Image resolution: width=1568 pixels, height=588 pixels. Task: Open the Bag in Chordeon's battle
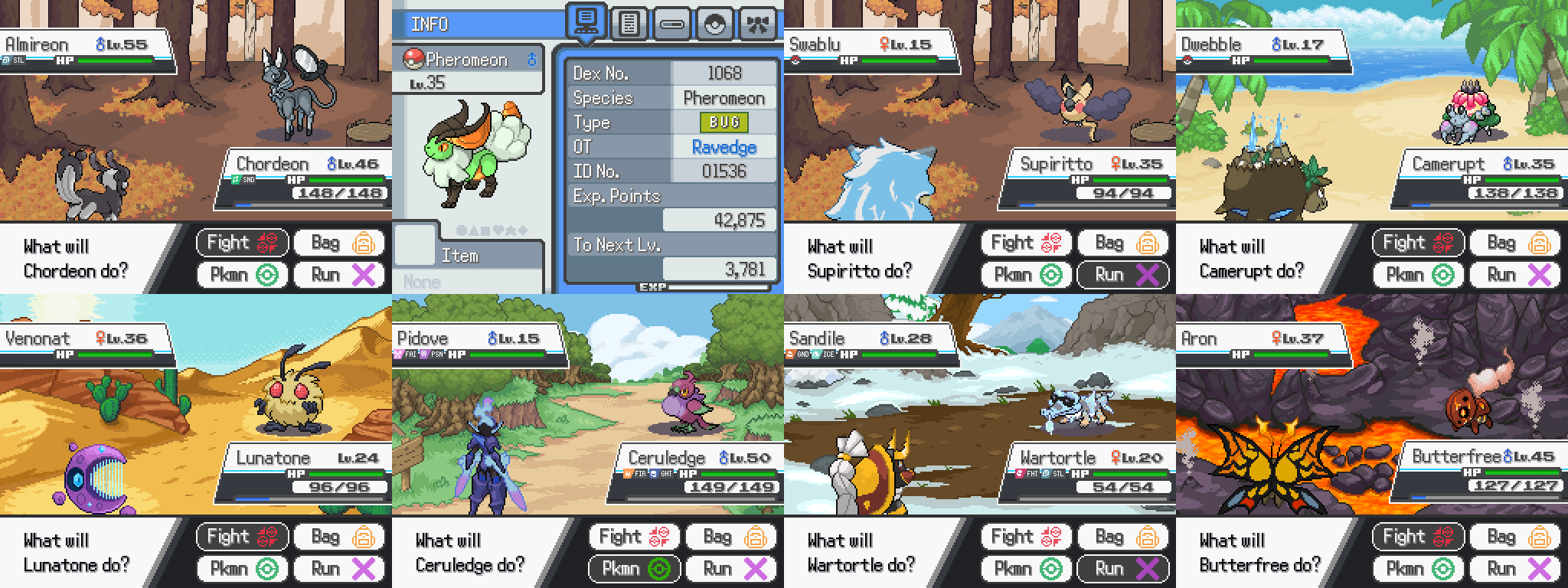tap(340, 243)
